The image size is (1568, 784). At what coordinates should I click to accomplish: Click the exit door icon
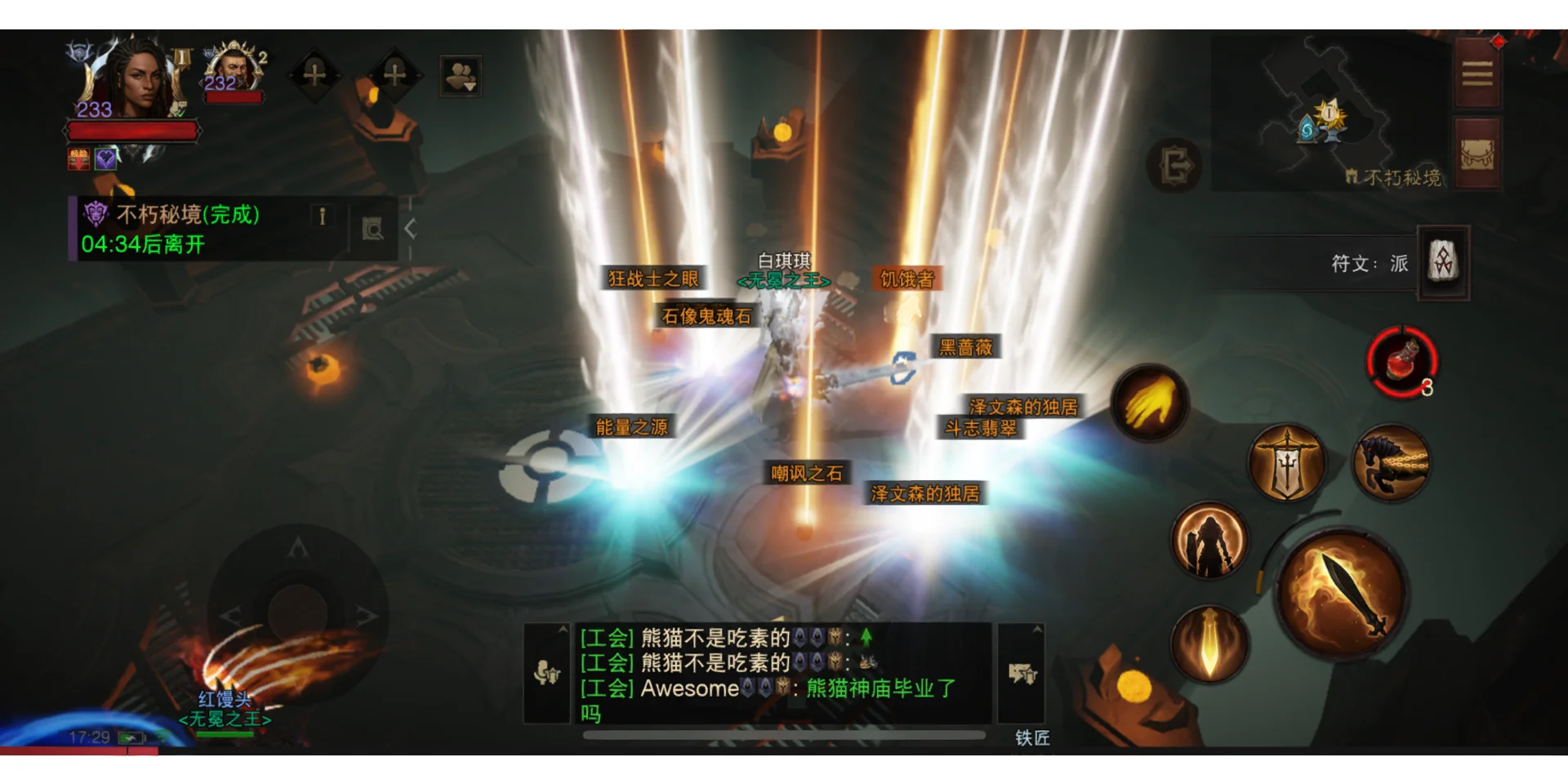click(x=1174, y=167)
